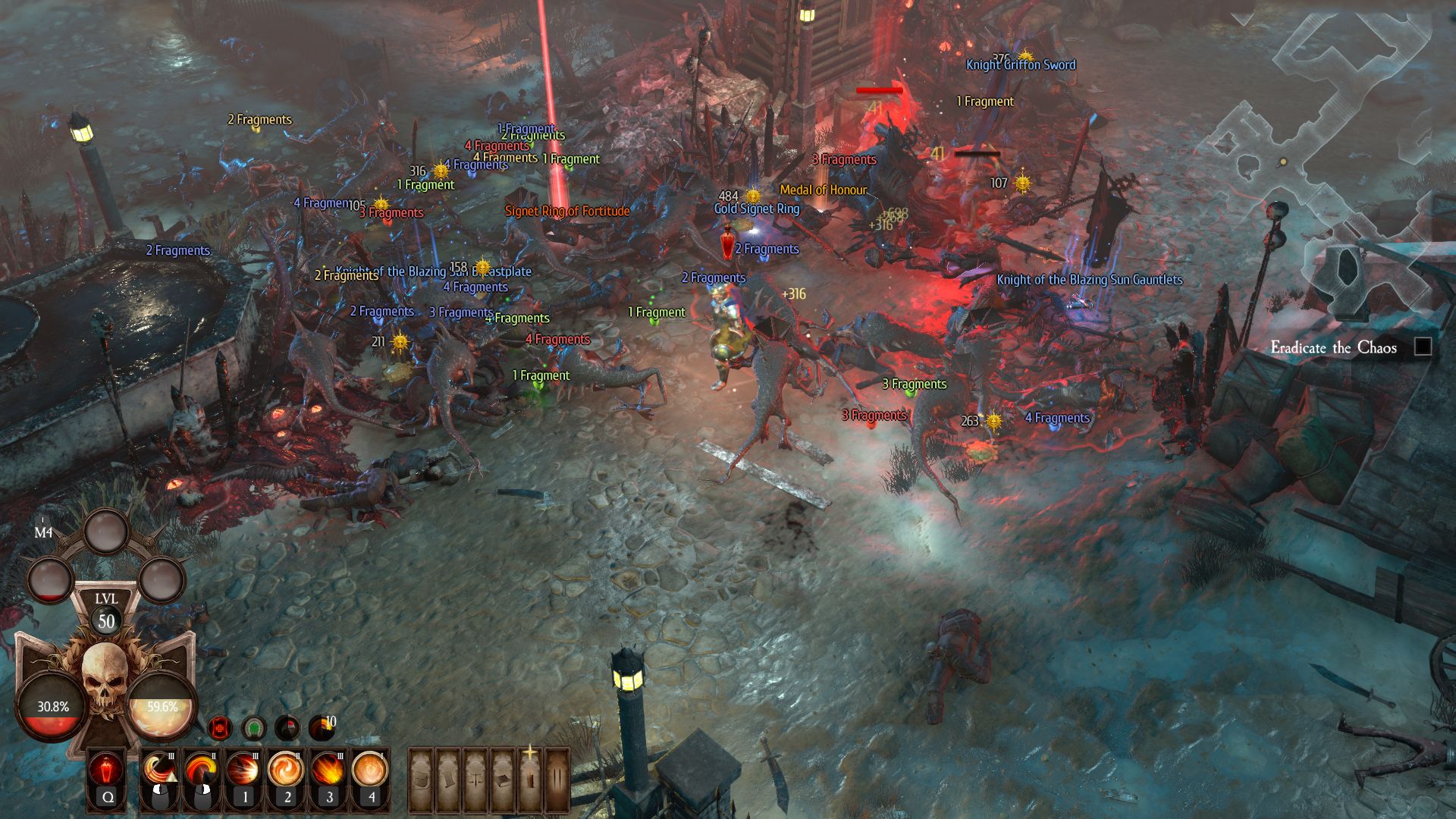1456x819 pixels.
Task: Loot the Medal of Honour item label
Action: click(823, 190)
